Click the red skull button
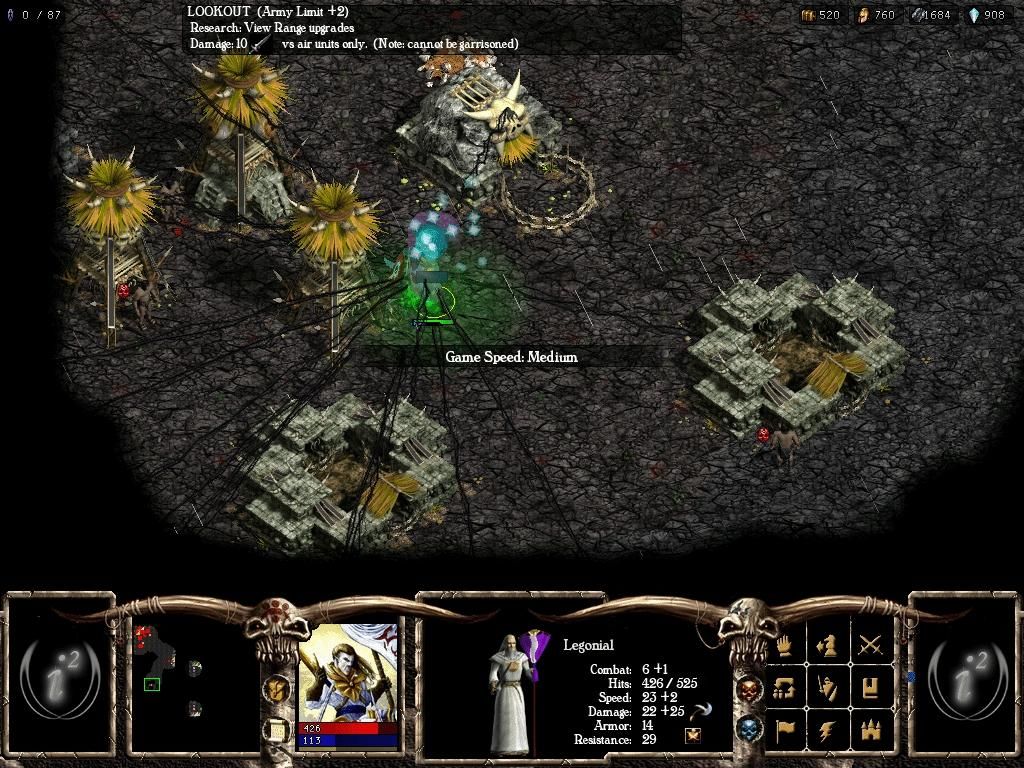The height and width of the screenshot is (768, 1024). point(748,688)
